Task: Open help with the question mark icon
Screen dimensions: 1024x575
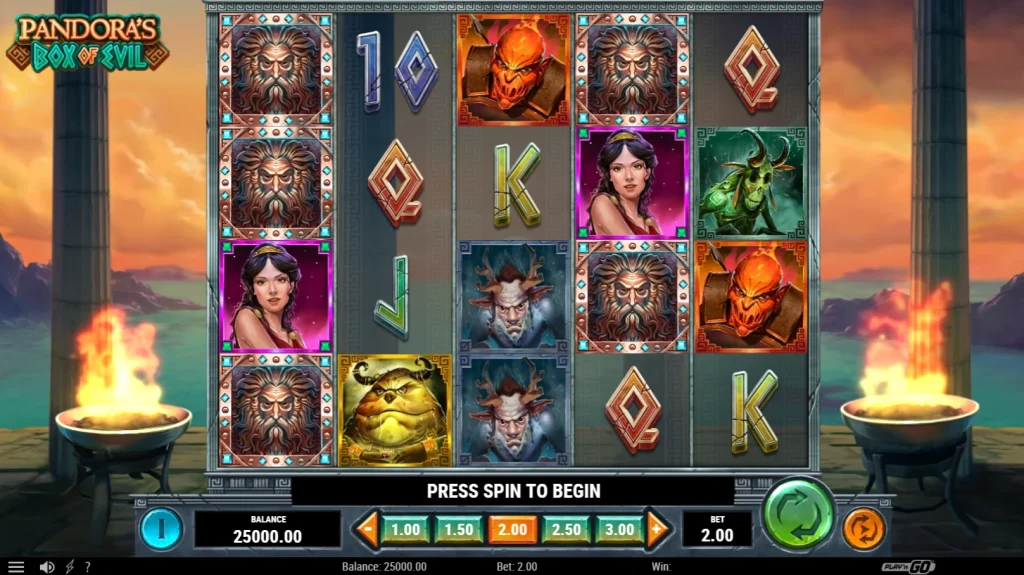Action: coord(87,567)
